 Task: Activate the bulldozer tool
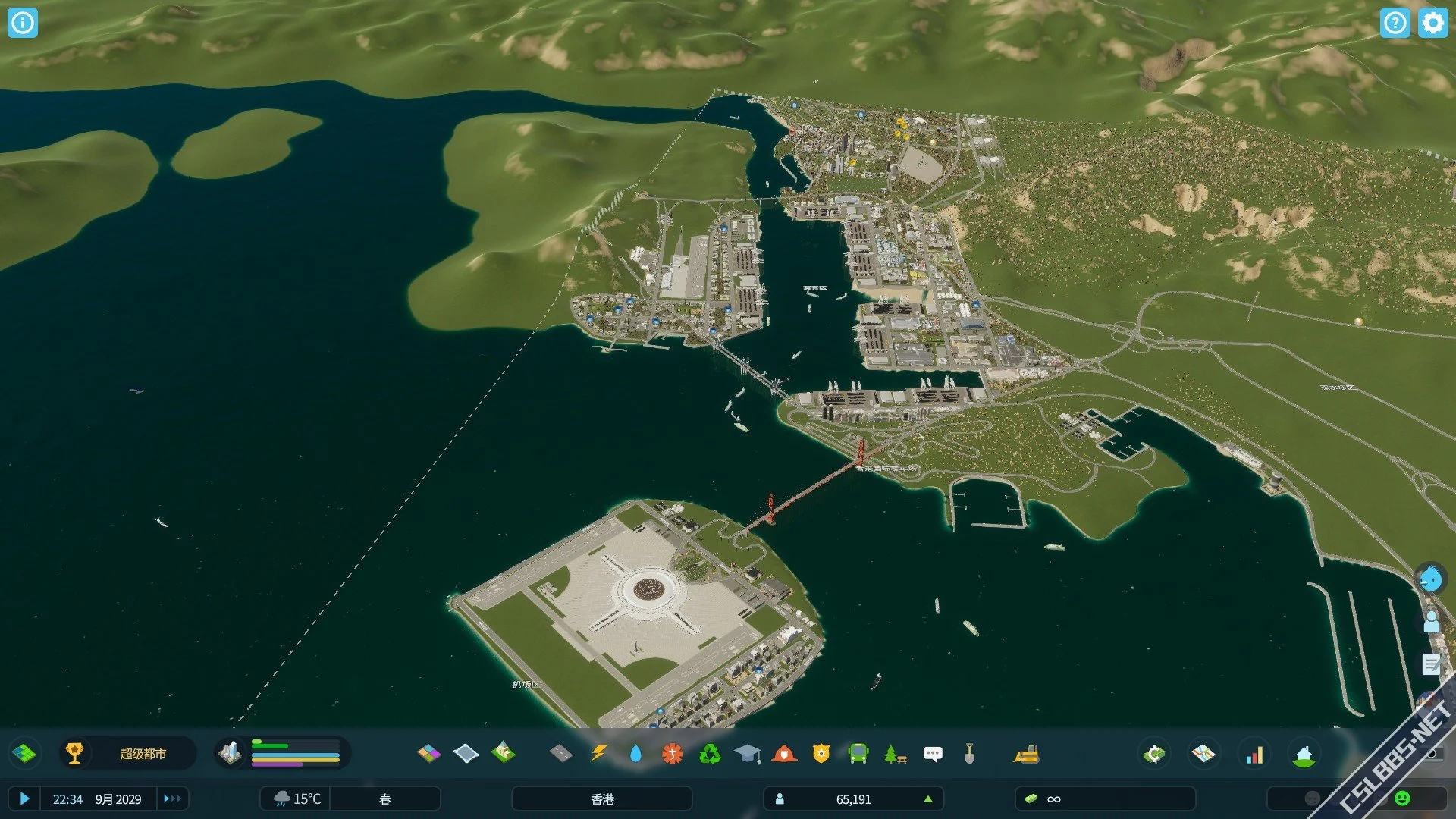coord(1026,754)
